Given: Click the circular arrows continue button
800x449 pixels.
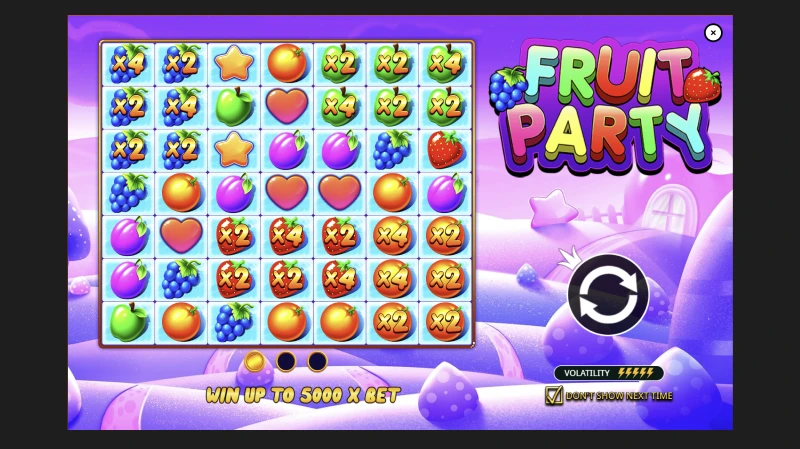Looking at the screenshot, I should (x=608, y=294).
